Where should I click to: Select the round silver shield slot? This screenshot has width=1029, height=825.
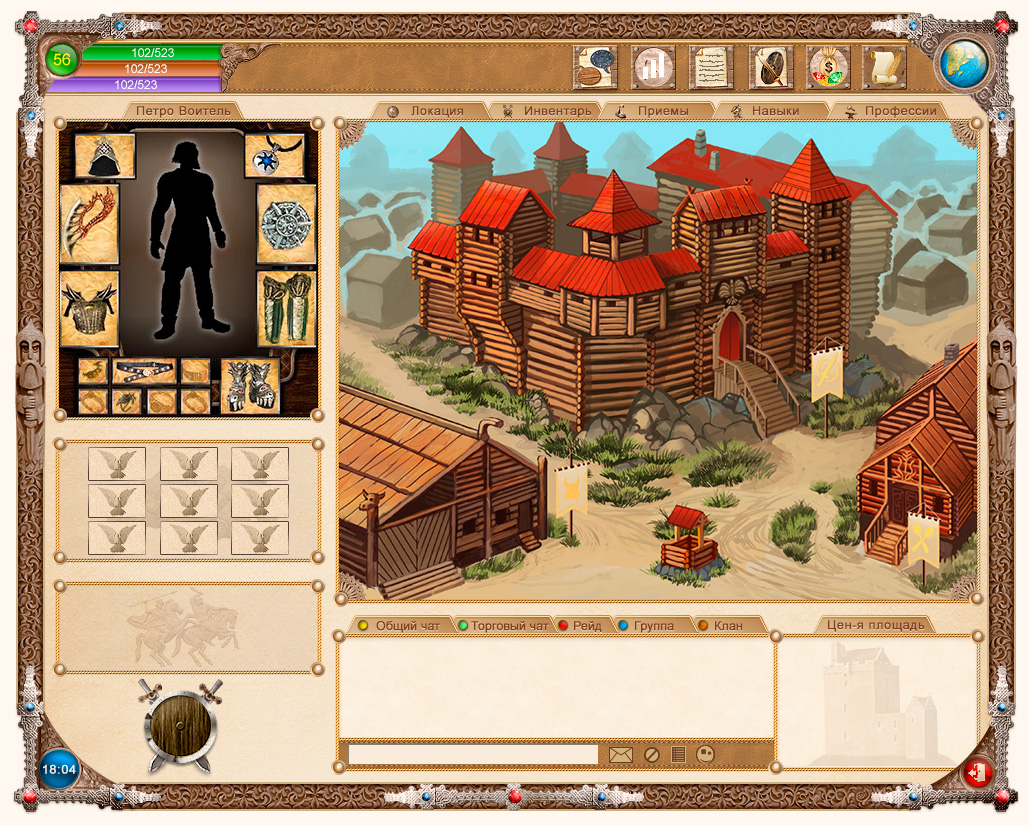pos(287,224)
